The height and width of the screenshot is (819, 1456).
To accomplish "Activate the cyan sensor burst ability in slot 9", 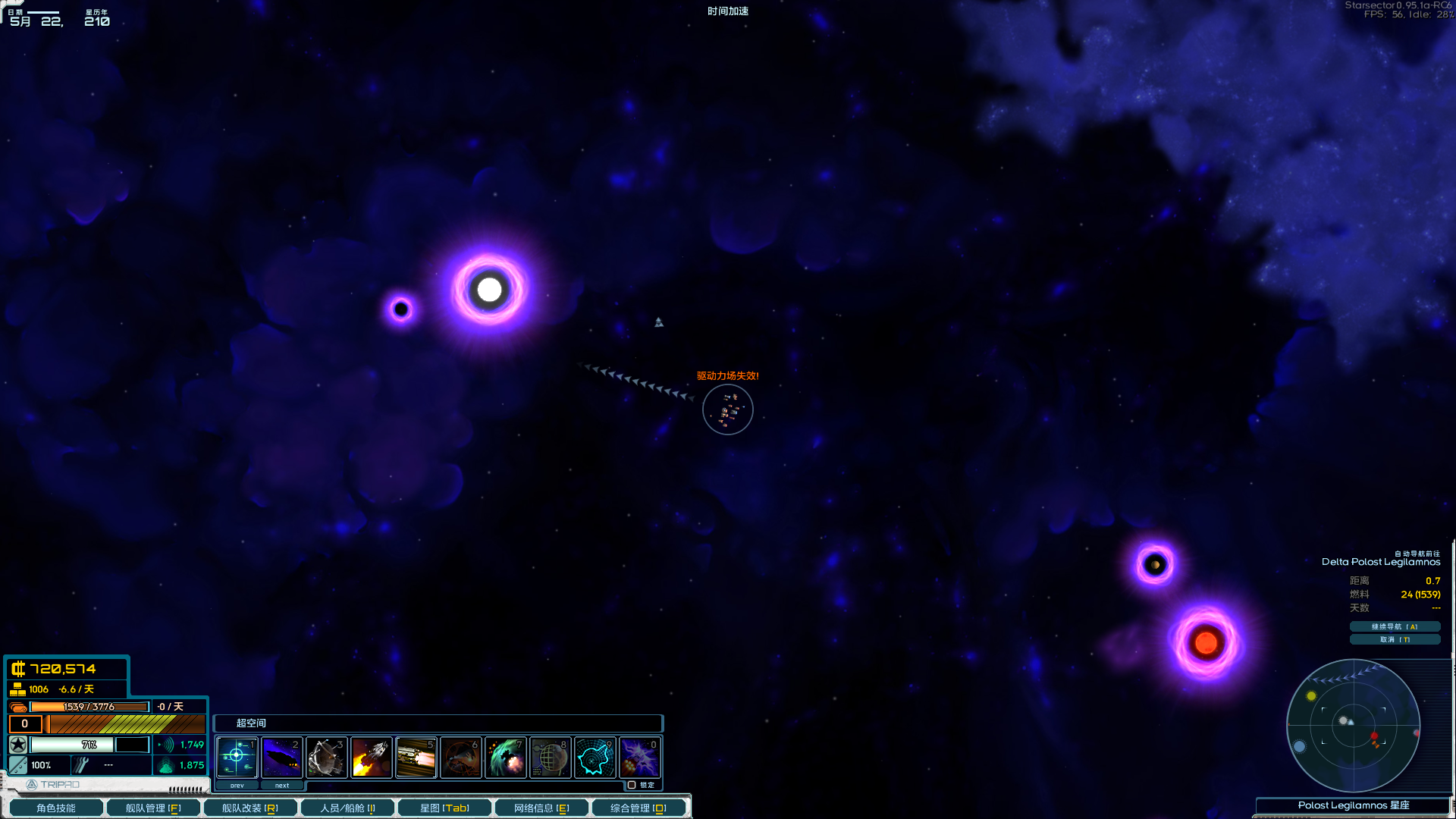I will pyautogui.click(x=595, y=757).
